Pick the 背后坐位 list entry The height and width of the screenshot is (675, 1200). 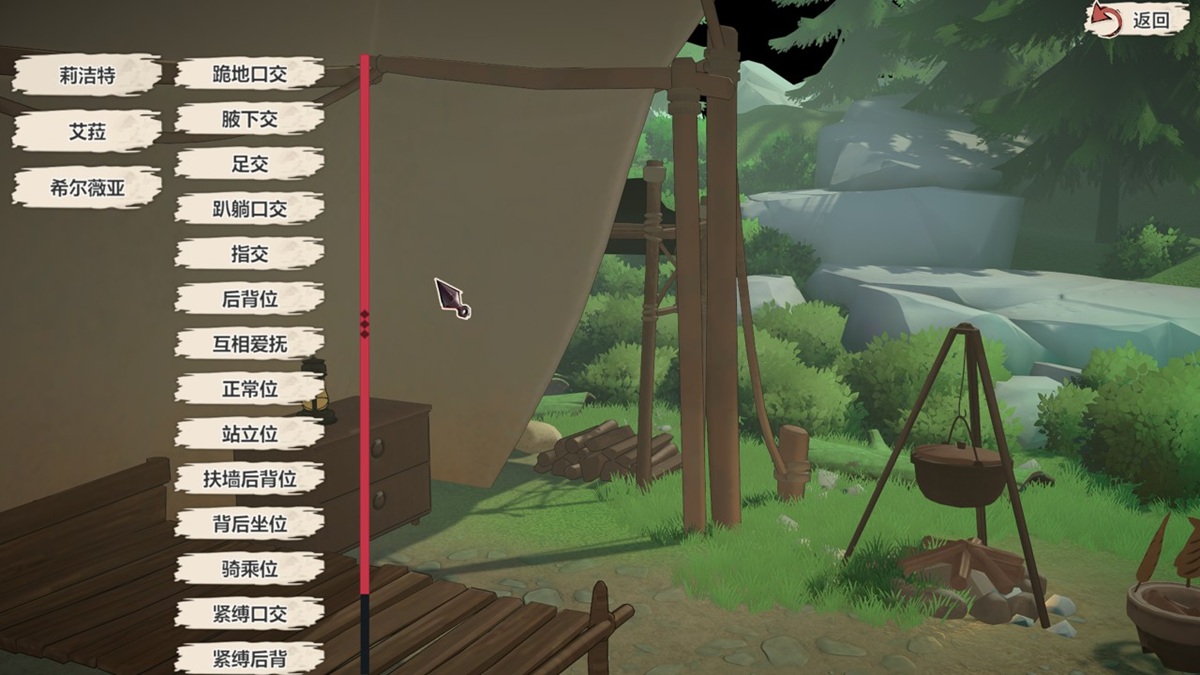click(249, 524)
